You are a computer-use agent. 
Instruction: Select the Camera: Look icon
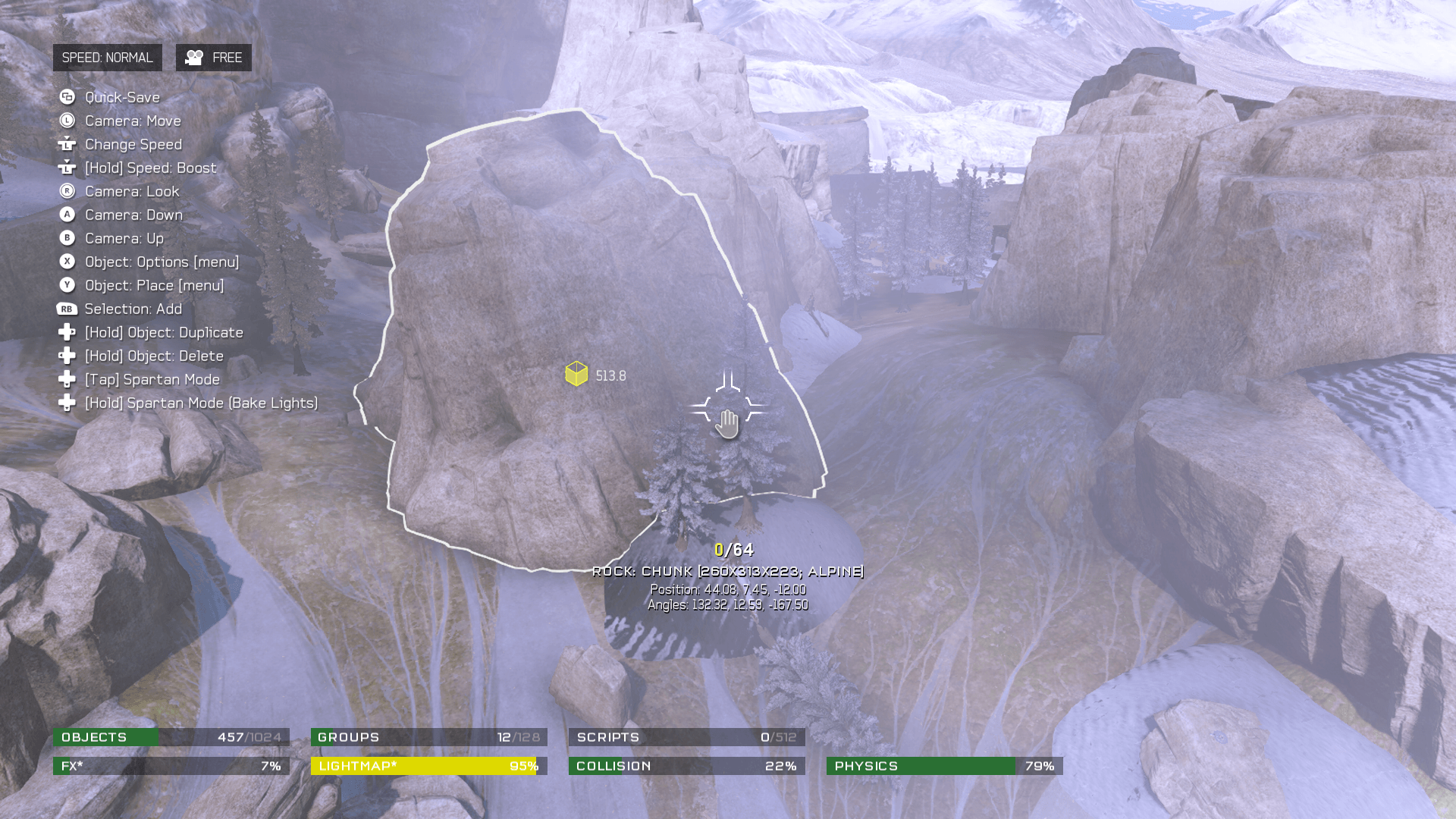67,191
